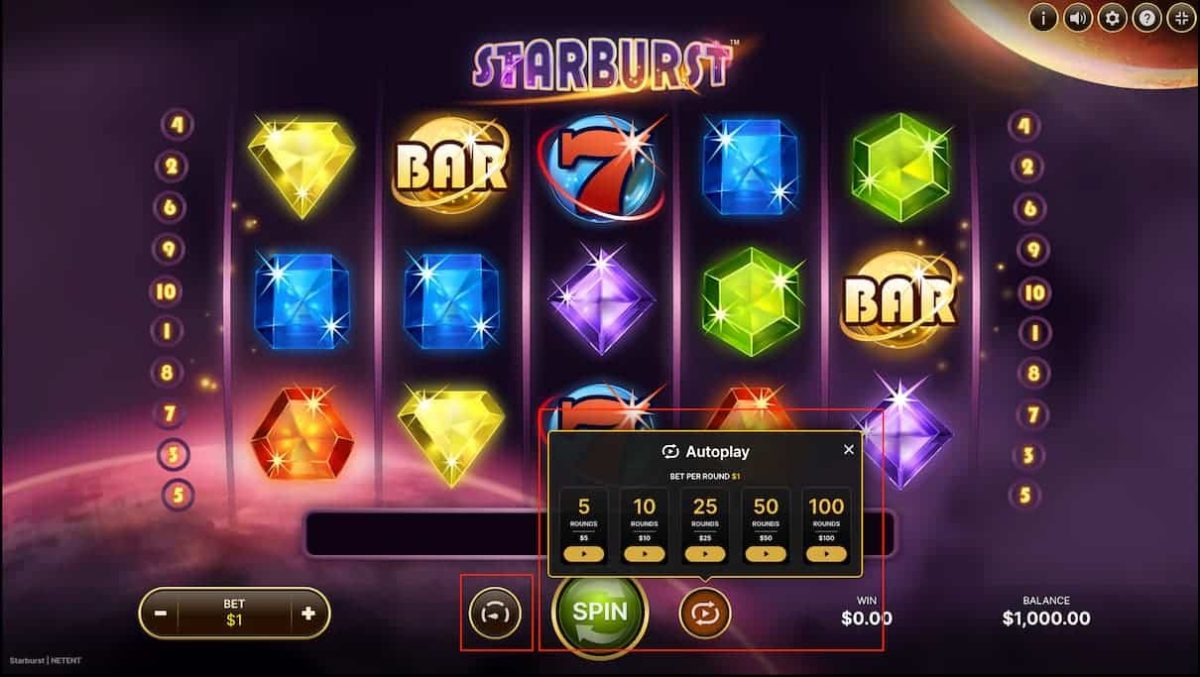Show help with the question mark icon

(1147, 17)
